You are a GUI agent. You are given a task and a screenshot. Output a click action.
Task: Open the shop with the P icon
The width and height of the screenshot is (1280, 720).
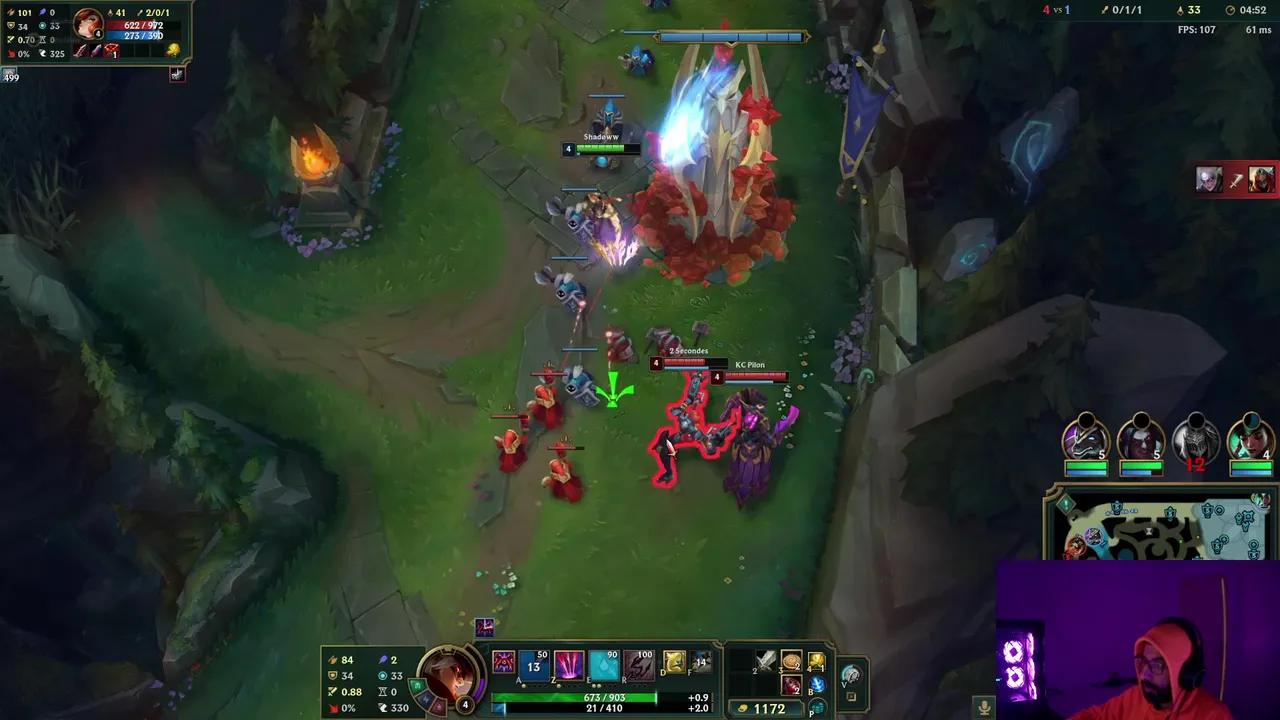[x=818, y=706]
